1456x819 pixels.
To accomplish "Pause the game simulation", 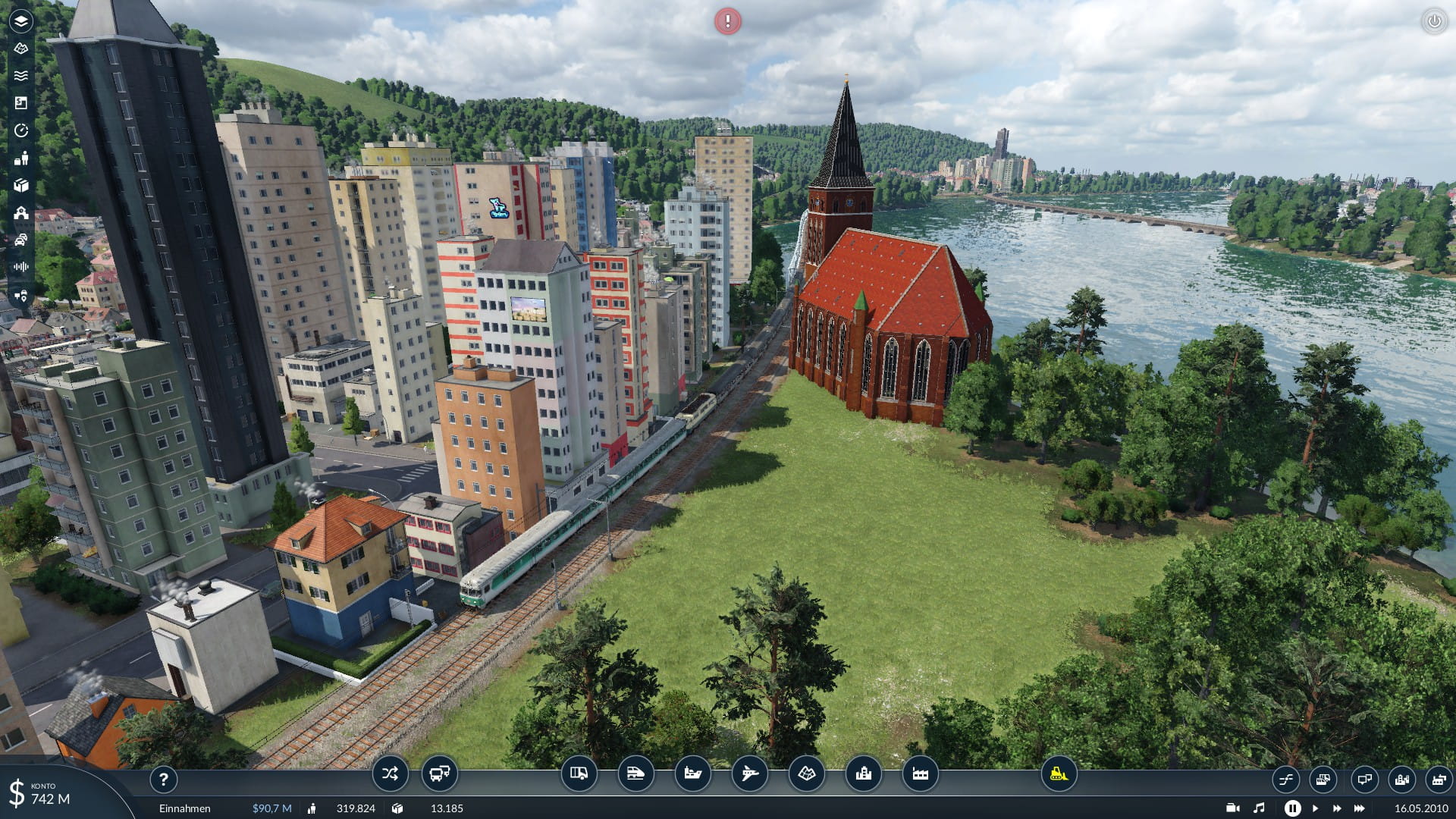I will [x=1292, y=808].
